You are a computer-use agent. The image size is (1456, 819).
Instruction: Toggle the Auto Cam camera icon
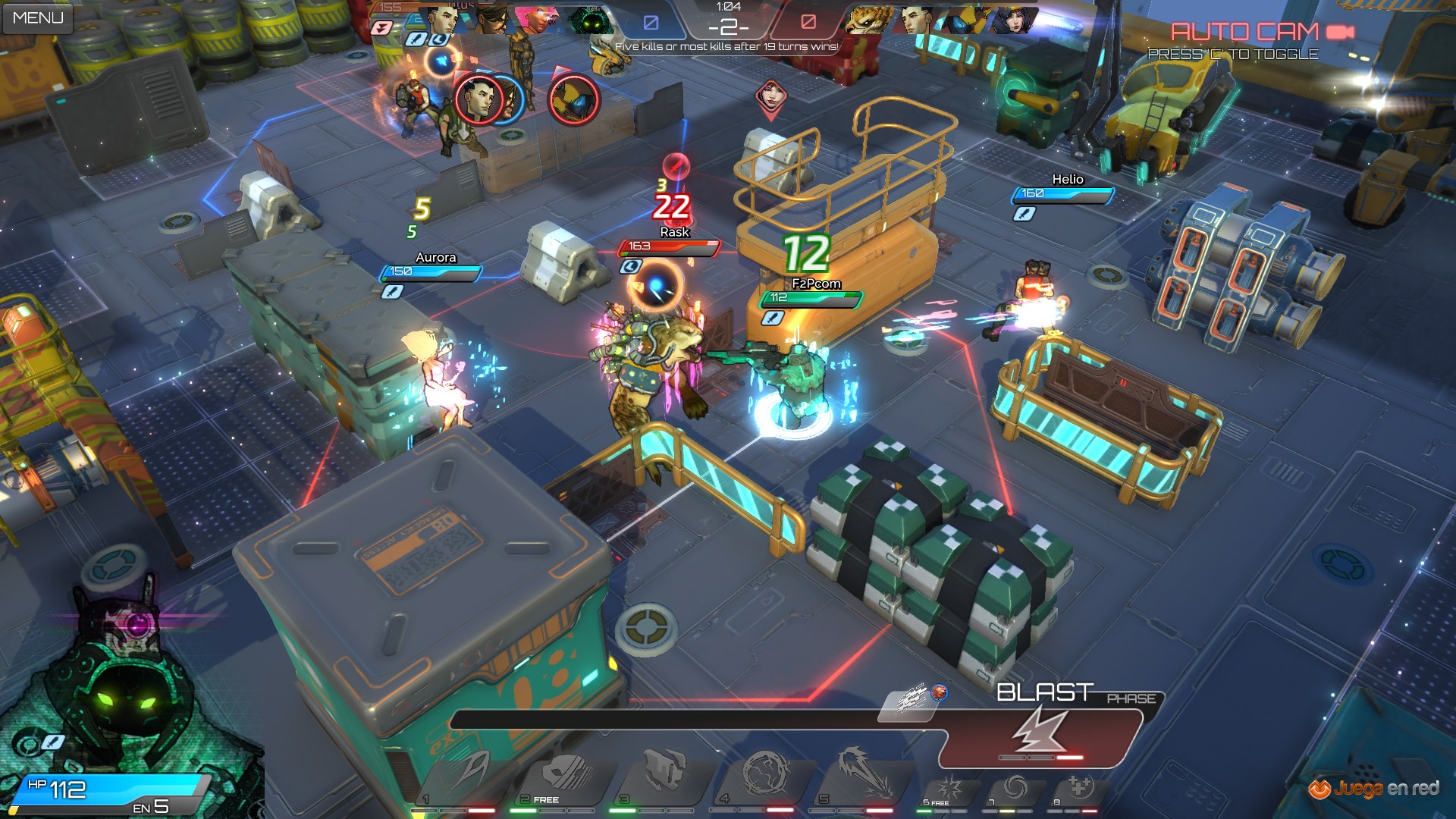coord(1340,32)
